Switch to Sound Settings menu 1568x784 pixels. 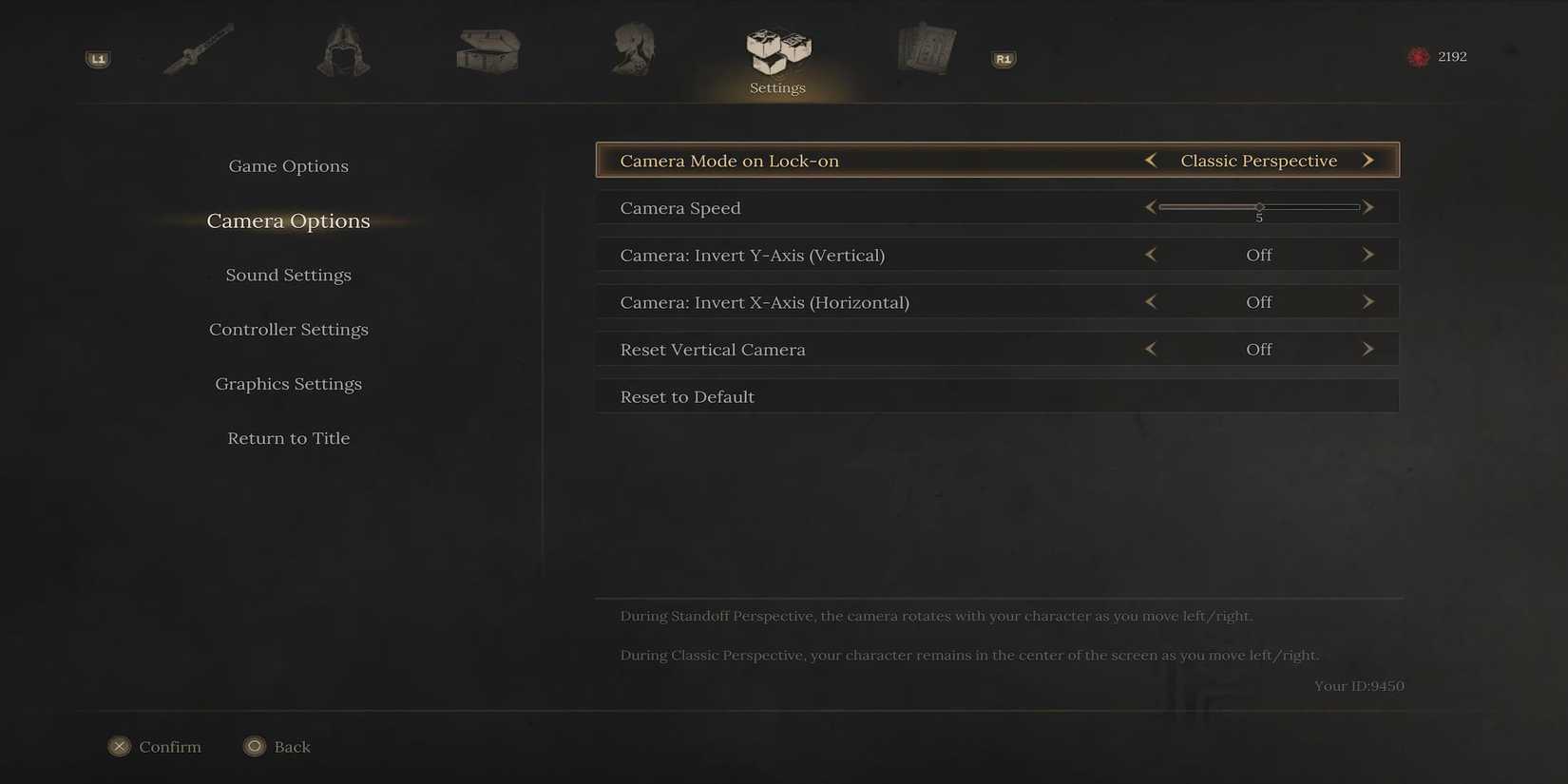tap(288, 275)
